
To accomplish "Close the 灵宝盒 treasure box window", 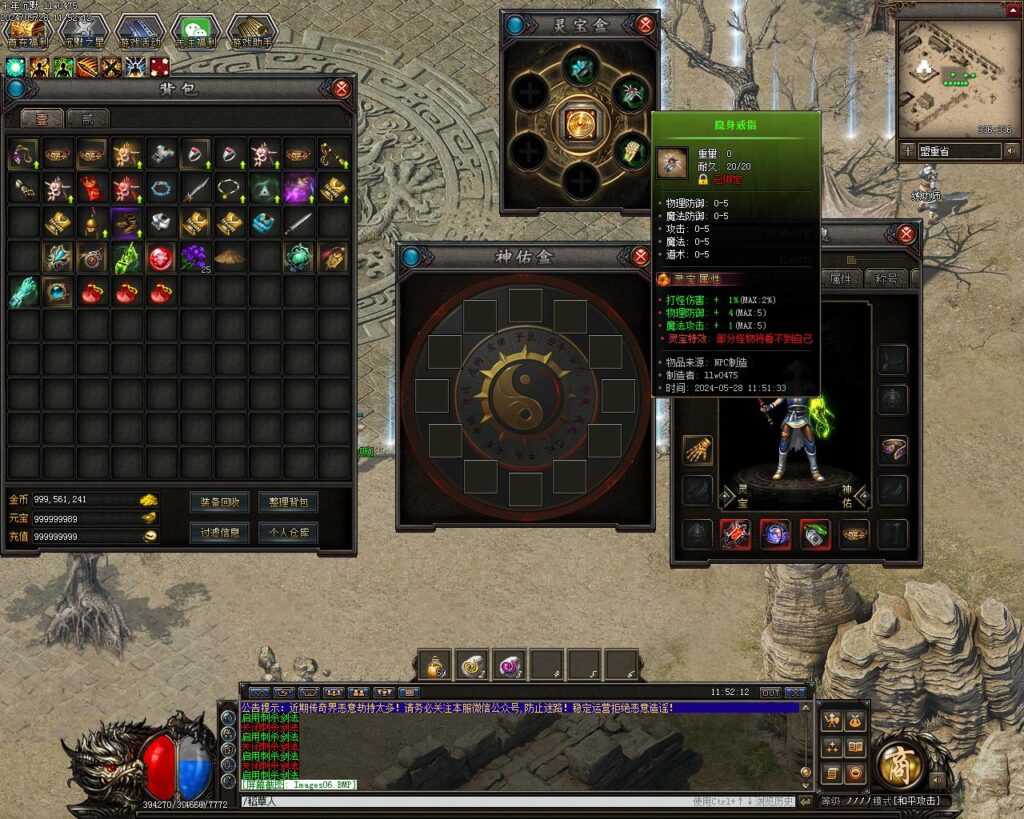I will coord(645,25).
